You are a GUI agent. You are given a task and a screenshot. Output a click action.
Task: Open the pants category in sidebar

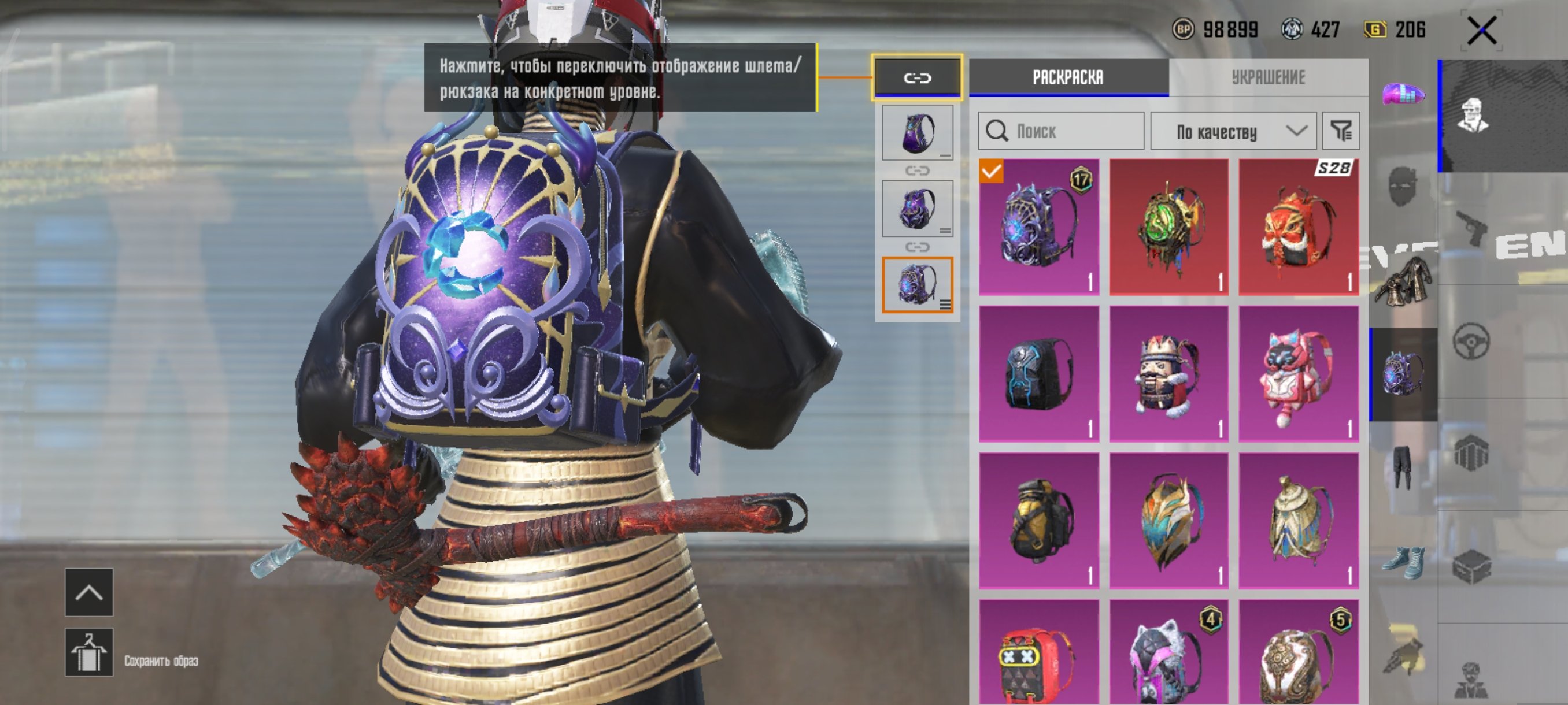coord(1403,466)
